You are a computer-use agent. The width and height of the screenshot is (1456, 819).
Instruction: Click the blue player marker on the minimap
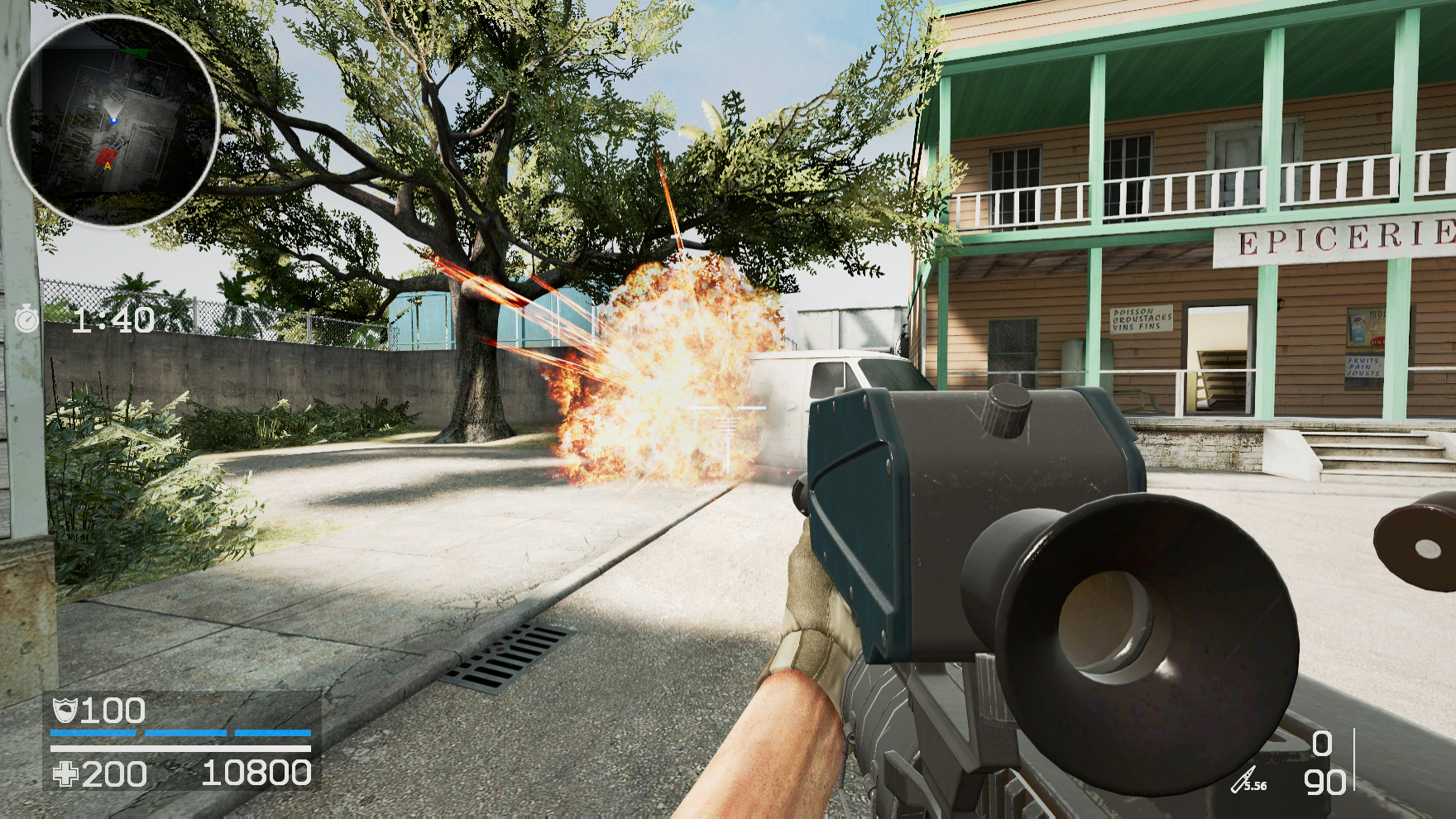[113, 119]
